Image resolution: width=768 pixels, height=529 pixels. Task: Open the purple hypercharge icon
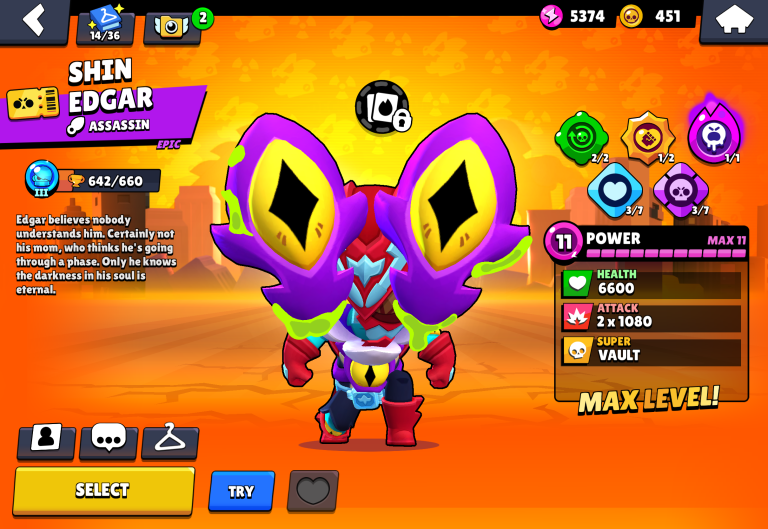click(x=714, y=131)
